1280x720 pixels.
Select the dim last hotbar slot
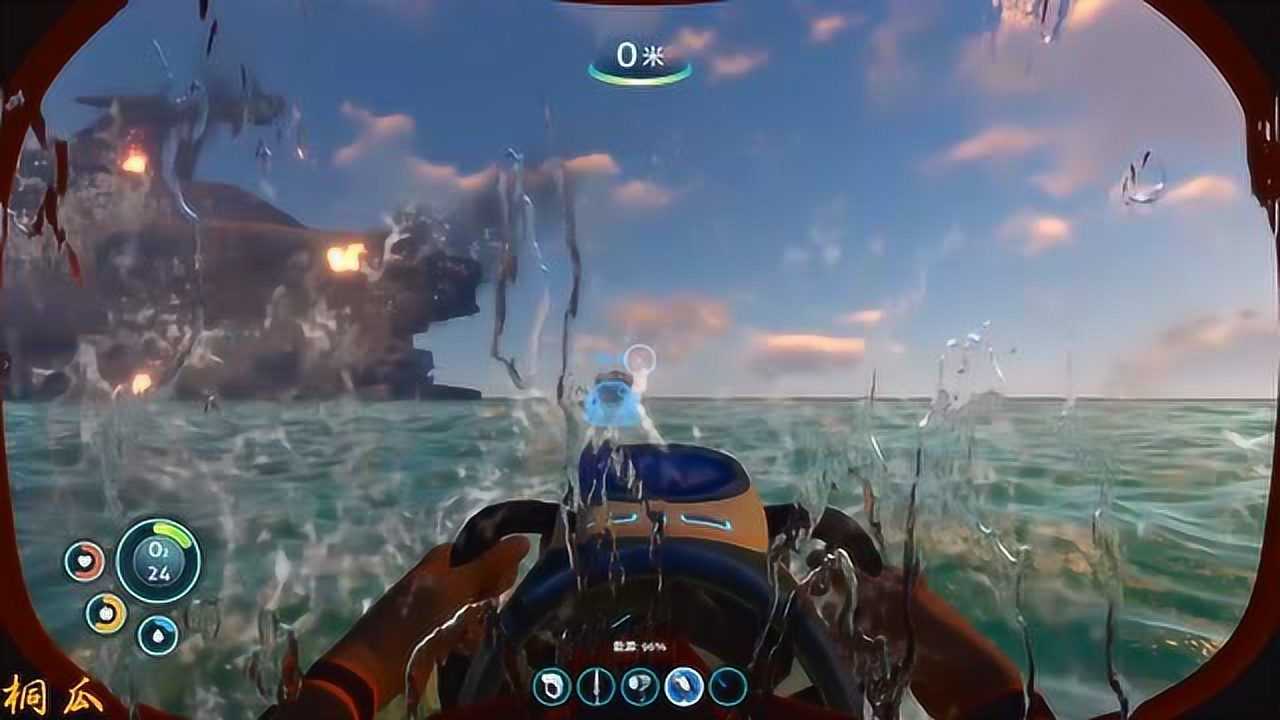pos(728,686)
